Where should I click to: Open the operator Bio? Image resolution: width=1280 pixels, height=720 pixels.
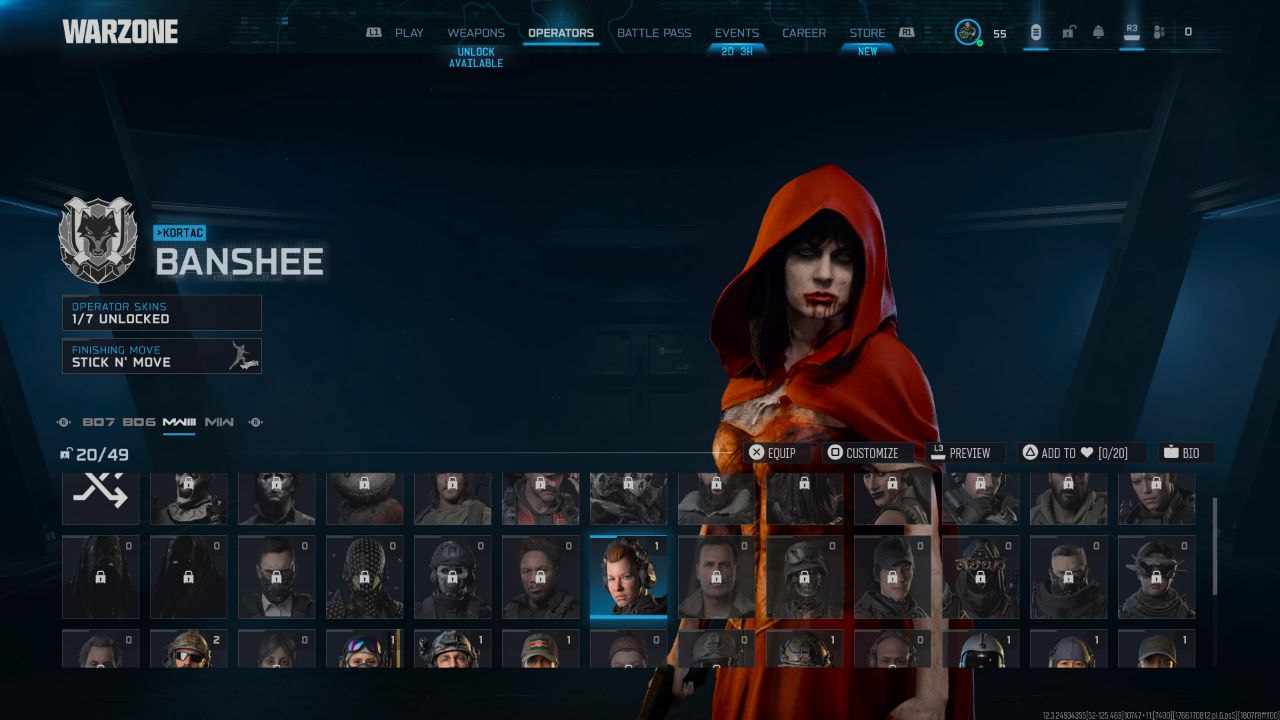1182,453
